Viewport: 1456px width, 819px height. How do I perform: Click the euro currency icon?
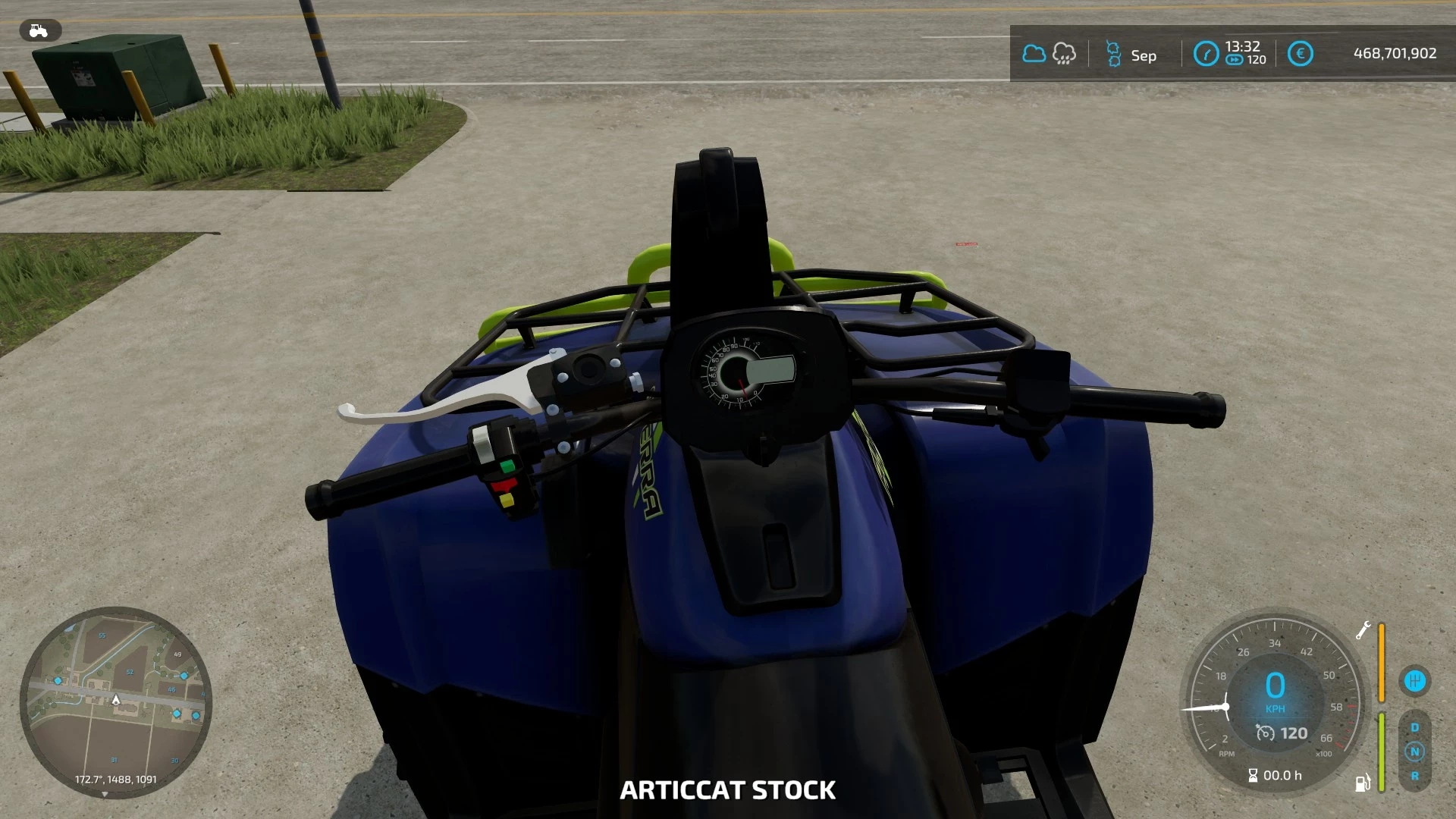1300,53
